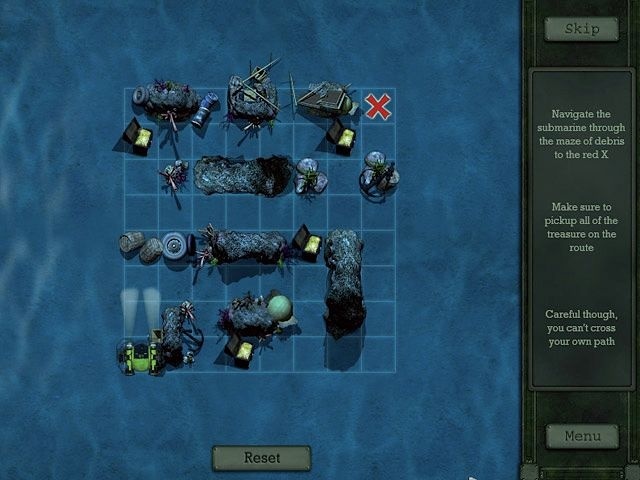Reset the maze puzzle
The width and height of the screenshot is (640, 480).
(x=261, y=457)
